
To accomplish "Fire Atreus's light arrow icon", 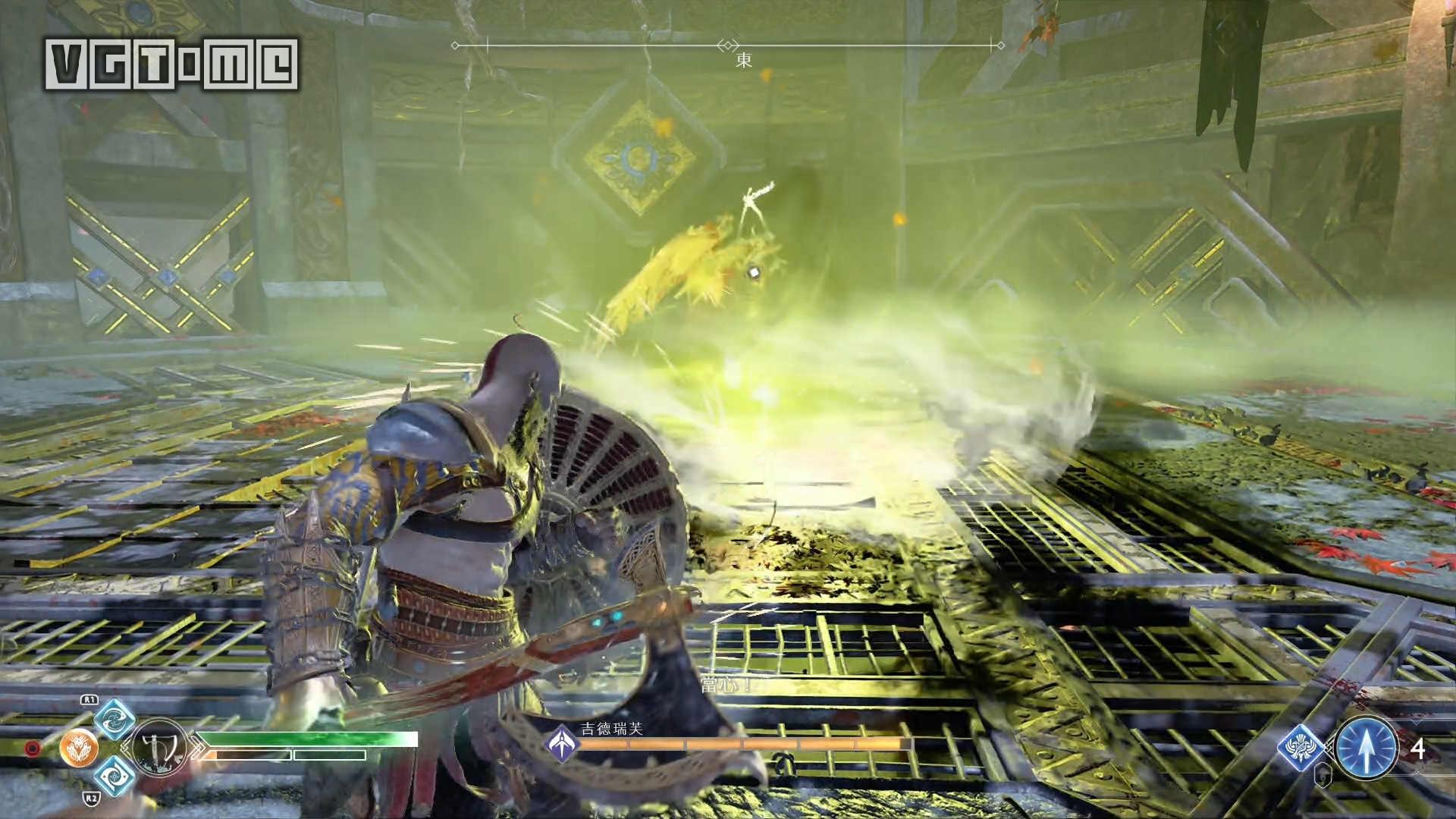I will point(1367,748).
